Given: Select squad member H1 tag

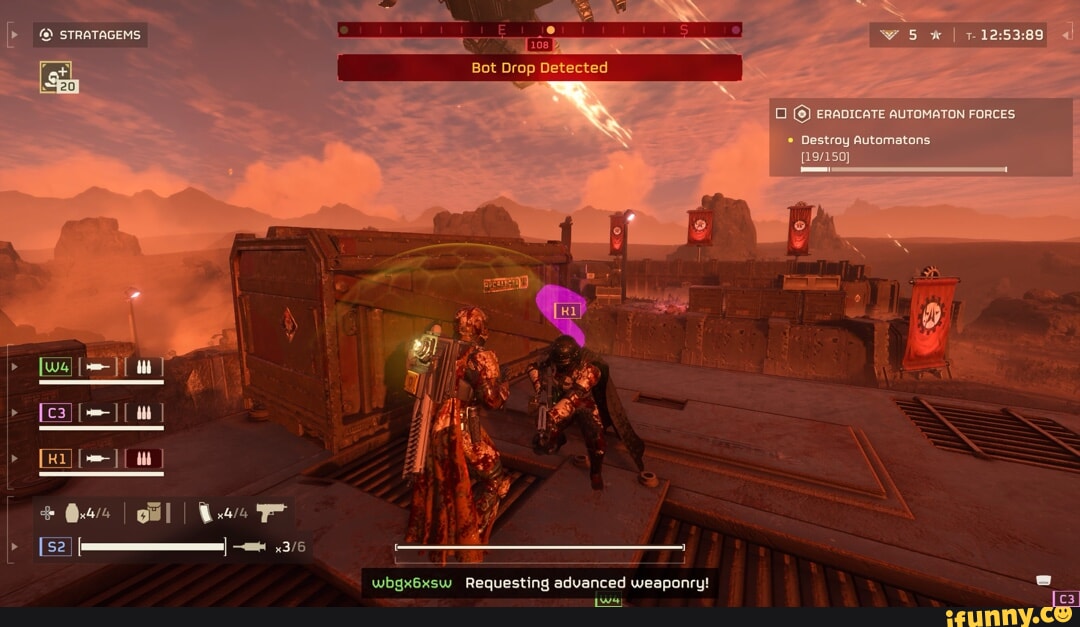Looking at the screenshot, I should point(55,459).
